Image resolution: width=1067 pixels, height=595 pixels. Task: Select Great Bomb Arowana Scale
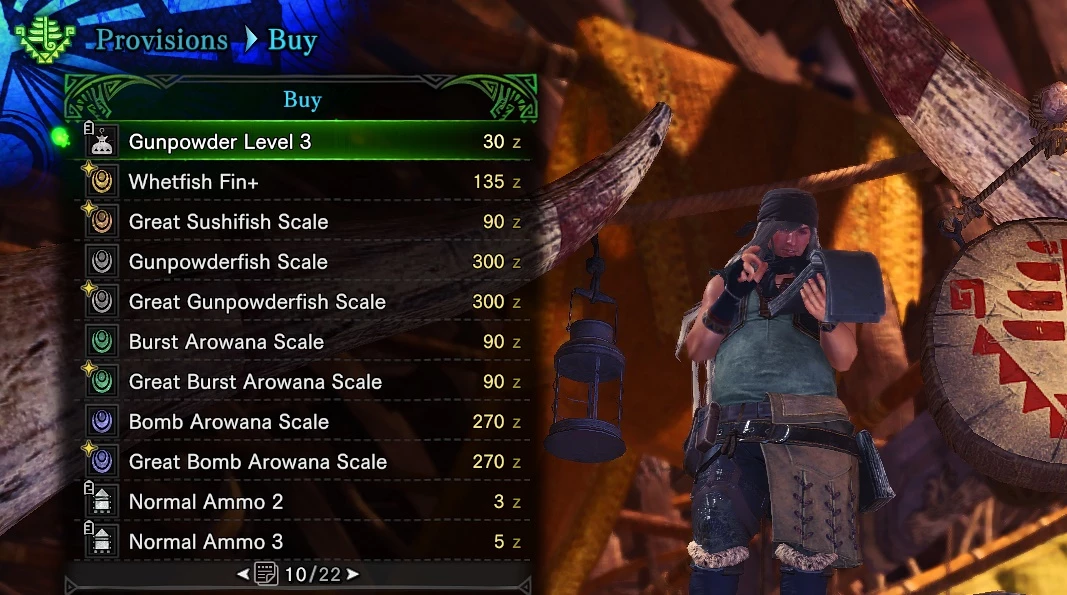(300, 462)
